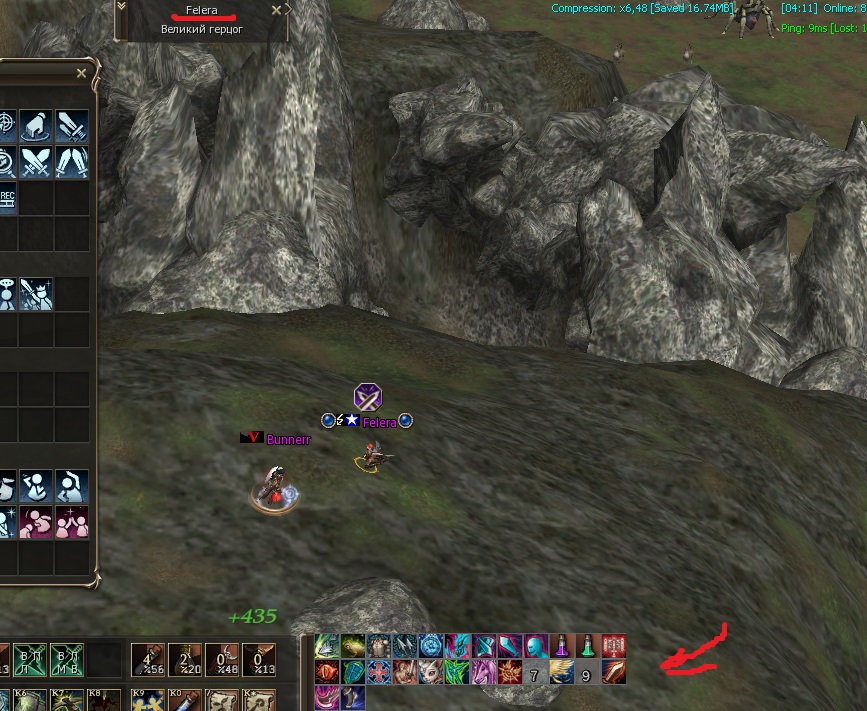This screenshot has width=867, height=711.
Task: Use the purple potion in hotbar
Action: click(562, 646)
